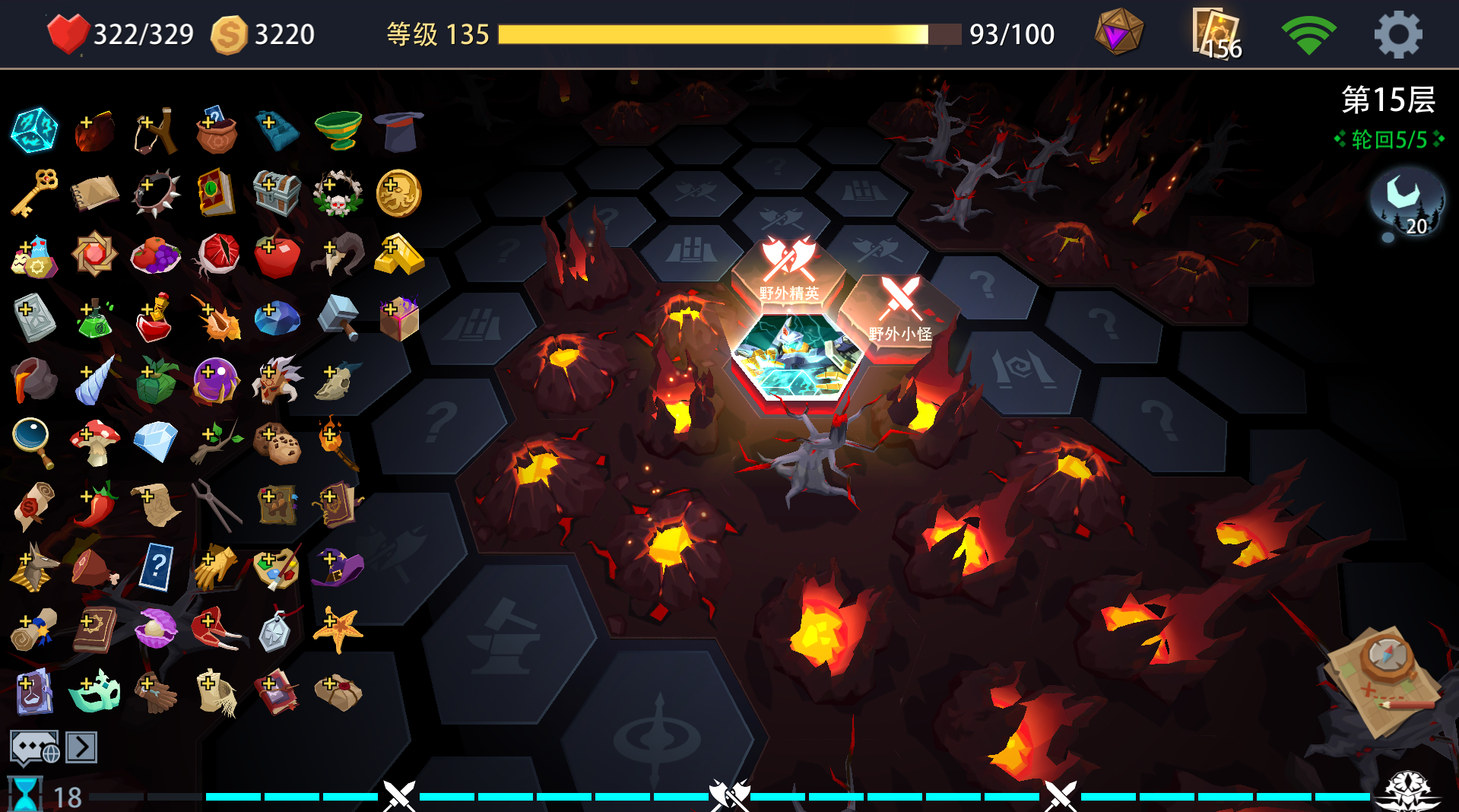Click the gold coin icon showing 3220
This screenshot has height=812, width=1459.
tap(230, 33)
